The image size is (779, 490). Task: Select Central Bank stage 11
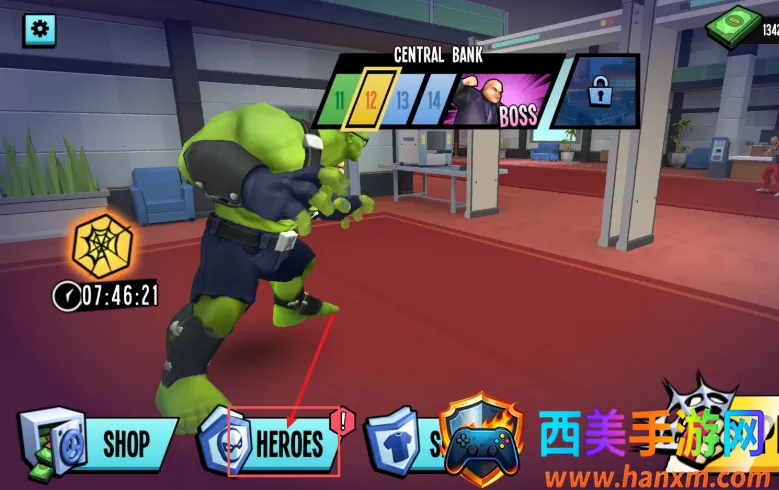click(341, 100)
